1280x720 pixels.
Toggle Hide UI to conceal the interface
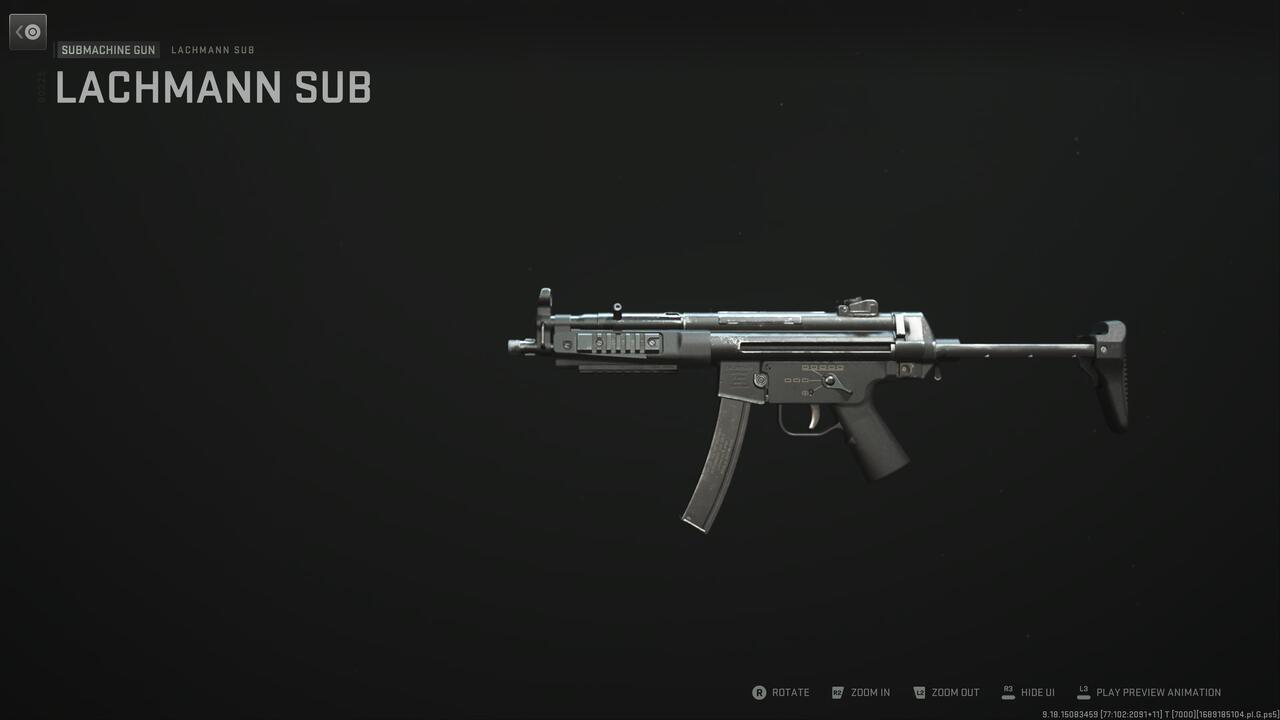pos(1037,692)
